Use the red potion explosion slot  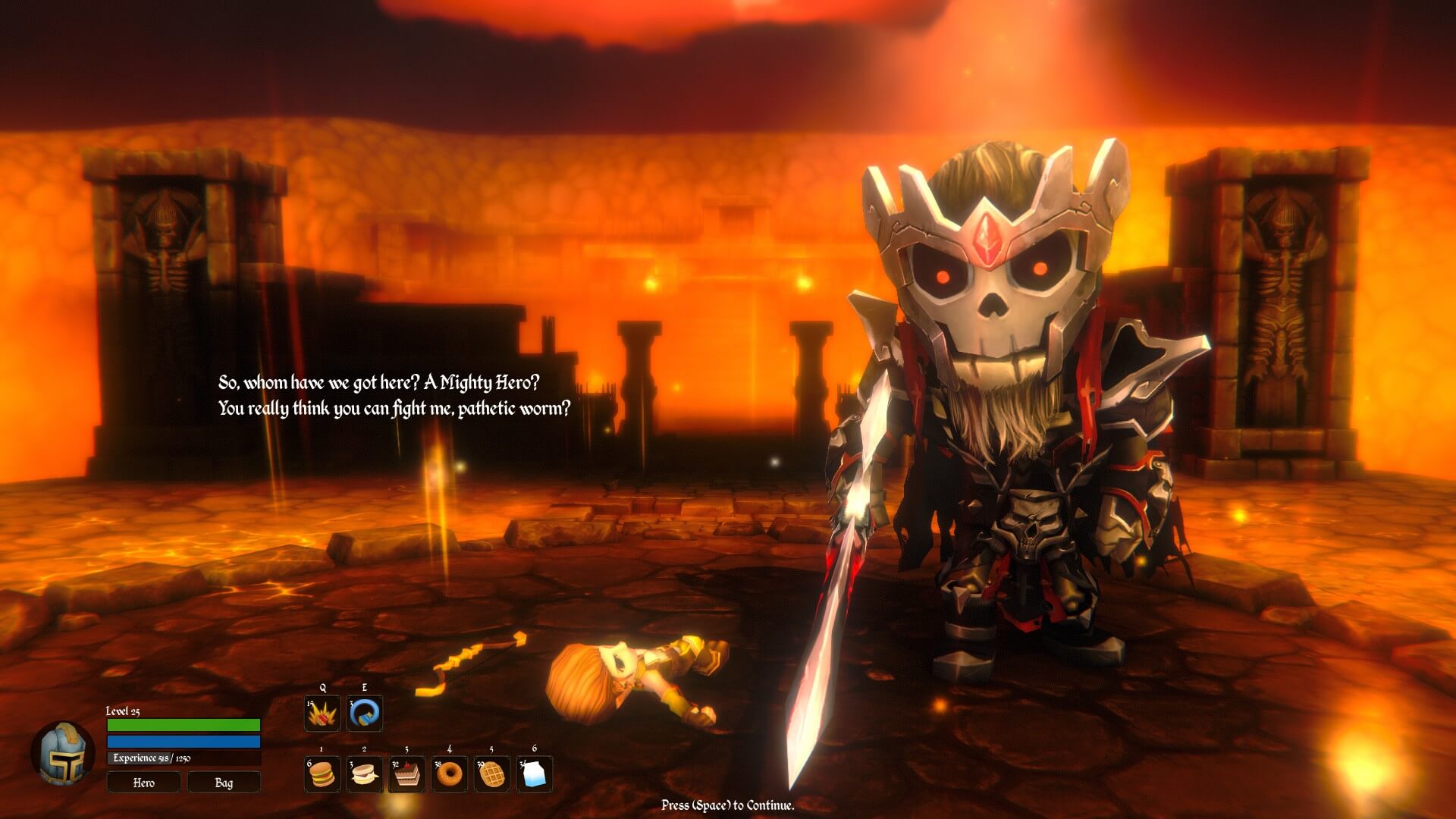click(322, 714)
